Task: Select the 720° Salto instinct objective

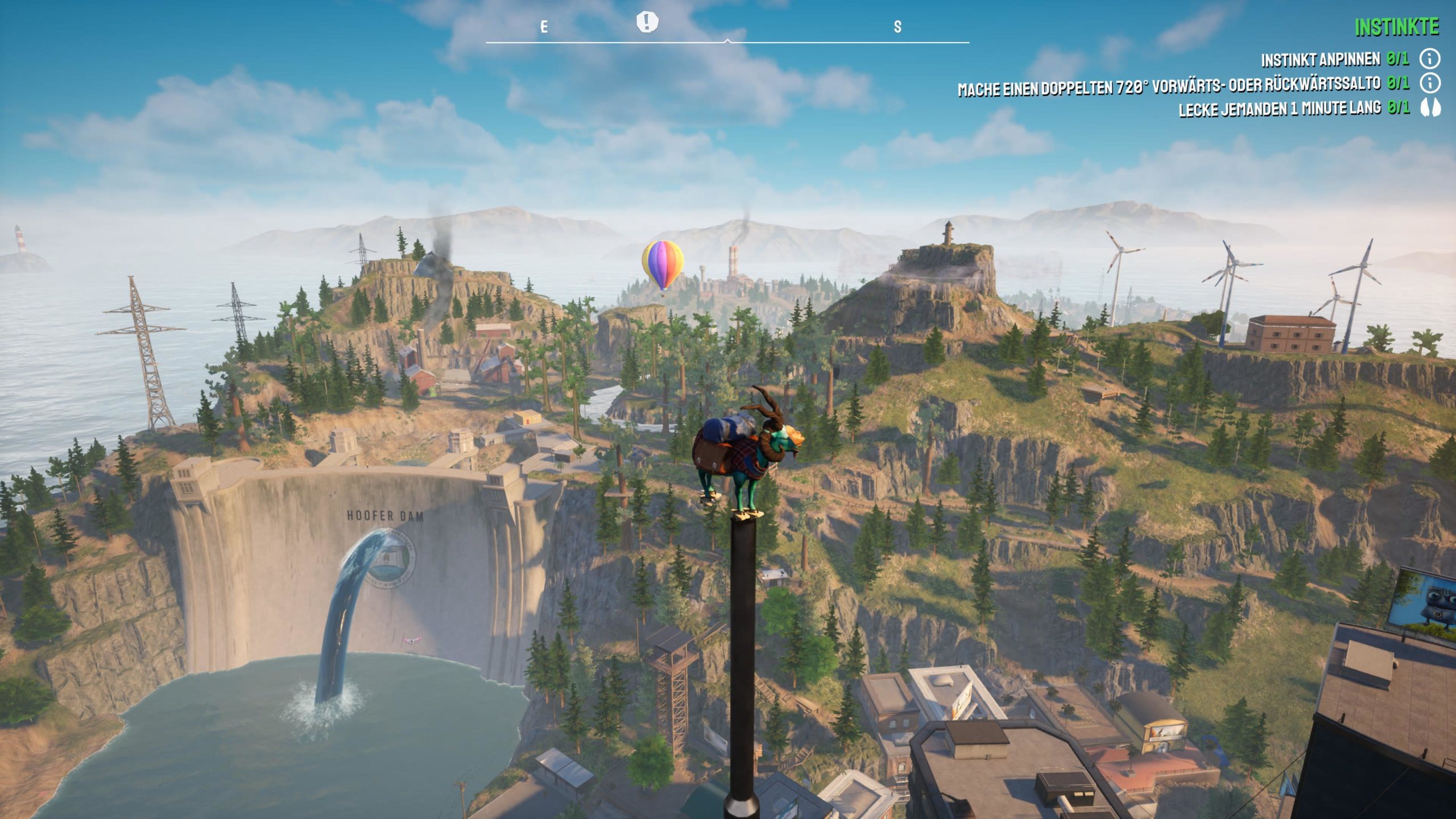Action: tap(1169, 87)
